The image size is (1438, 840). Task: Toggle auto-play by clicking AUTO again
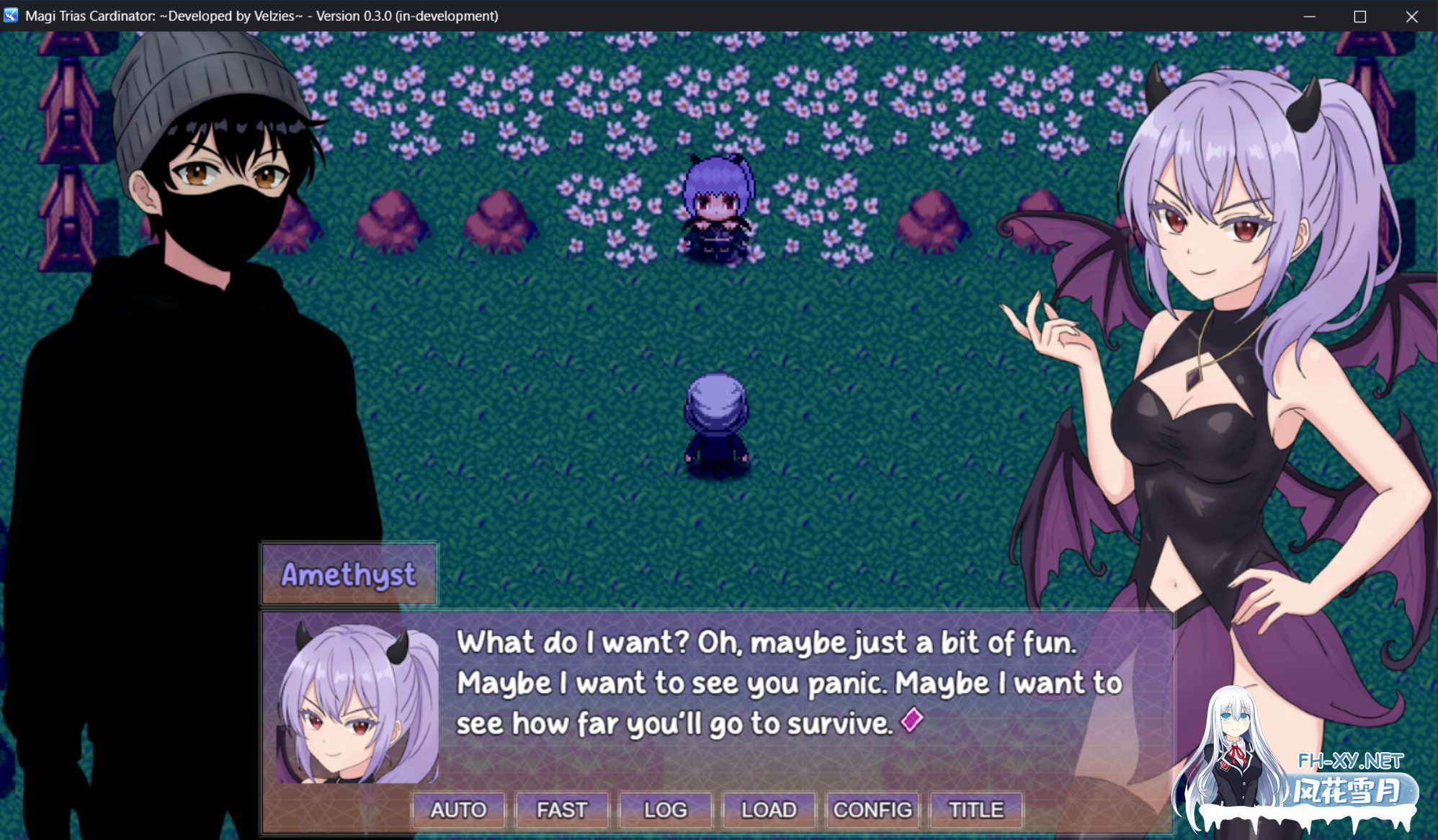tap(457, 810)
